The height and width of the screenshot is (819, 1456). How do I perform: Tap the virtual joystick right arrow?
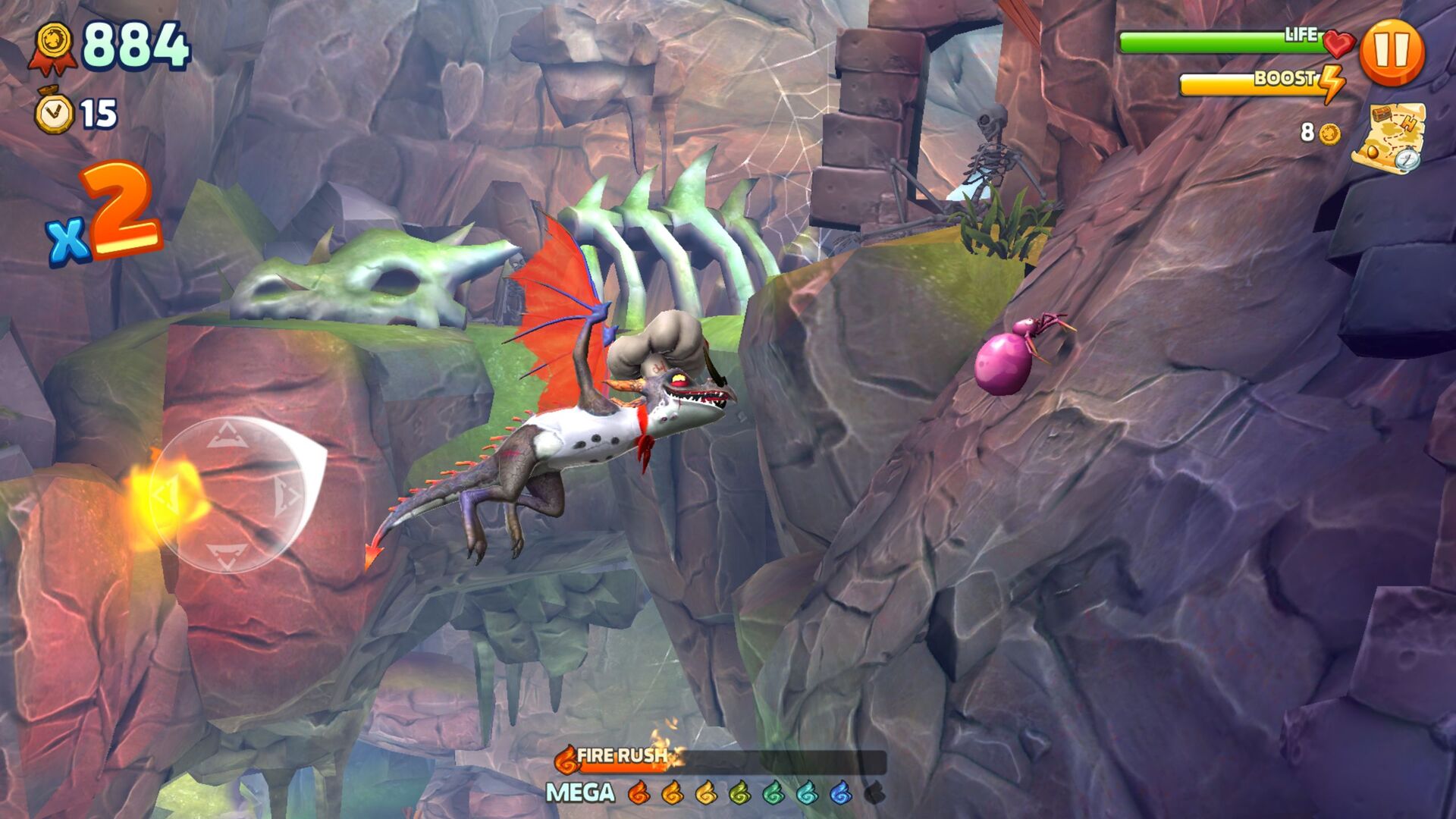(x=287, y=497)
